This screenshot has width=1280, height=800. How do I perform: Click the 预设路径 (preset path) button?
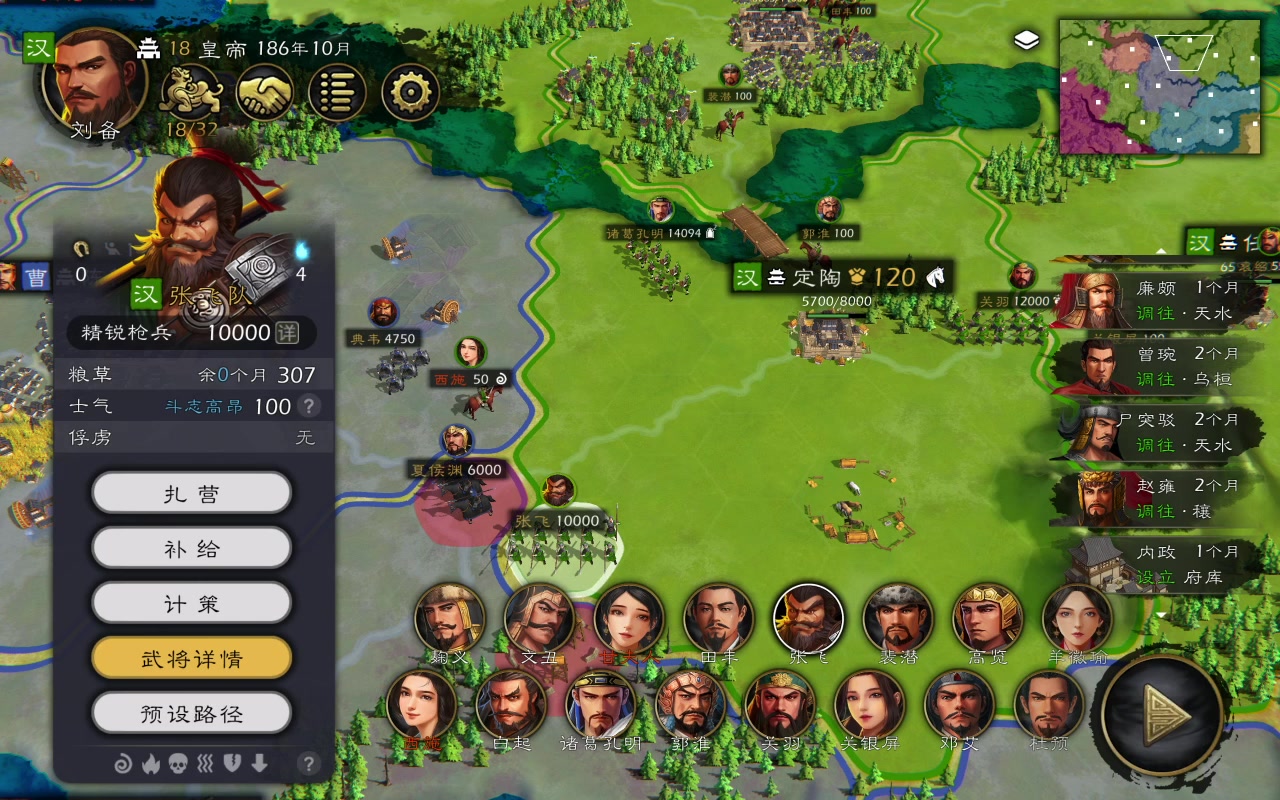pyautogui.click(x=191, y=714)
